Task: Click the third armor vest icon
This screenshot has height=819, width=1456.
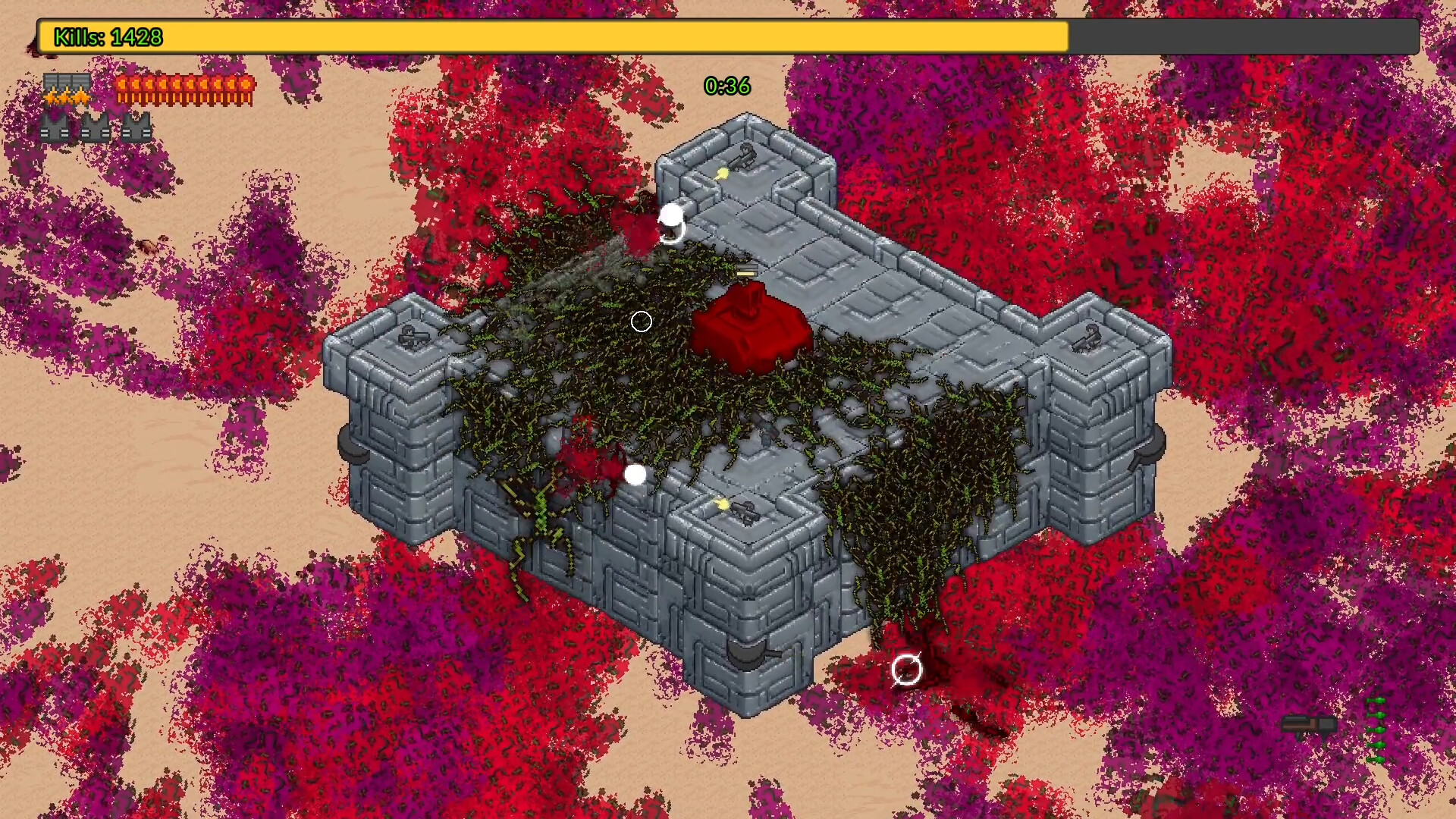Action: pyautogui.click(x=139, y=129)
